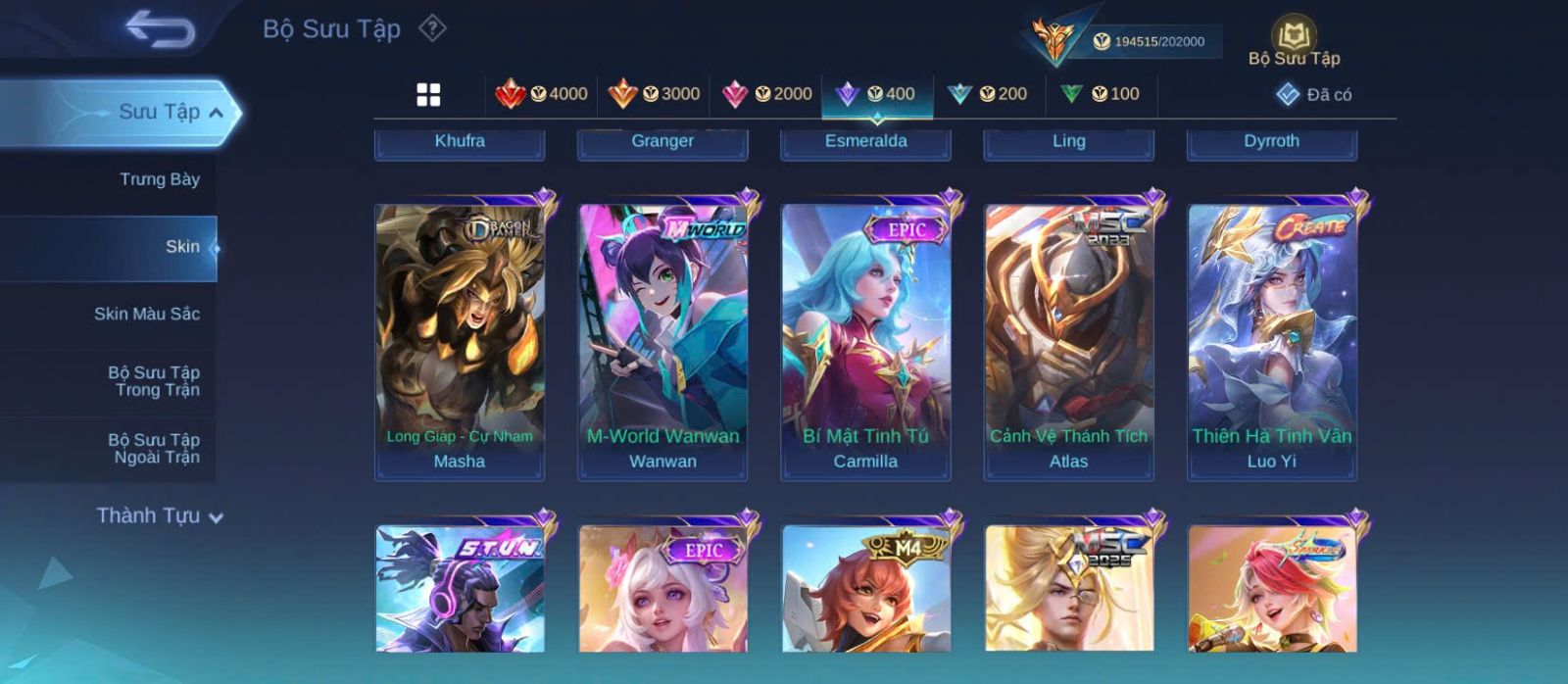Image resolution: width=1568 pixels, height=684 pixels.
Task: Select the Skin Màu Sắc entry
Action: (x=146, y=314)
